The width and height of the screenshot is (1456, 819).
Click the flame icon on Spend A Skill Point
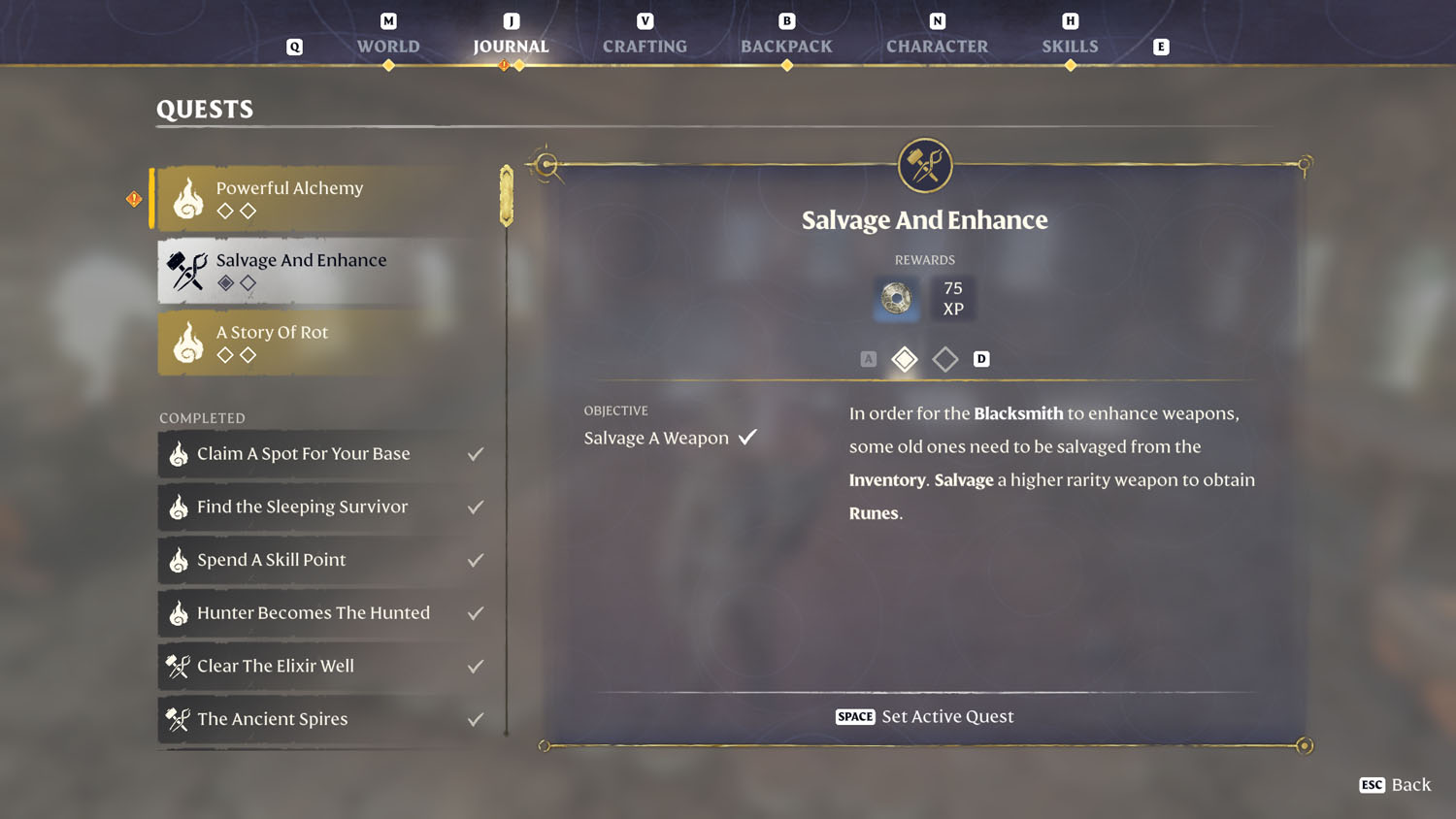(x=179, y=560)
